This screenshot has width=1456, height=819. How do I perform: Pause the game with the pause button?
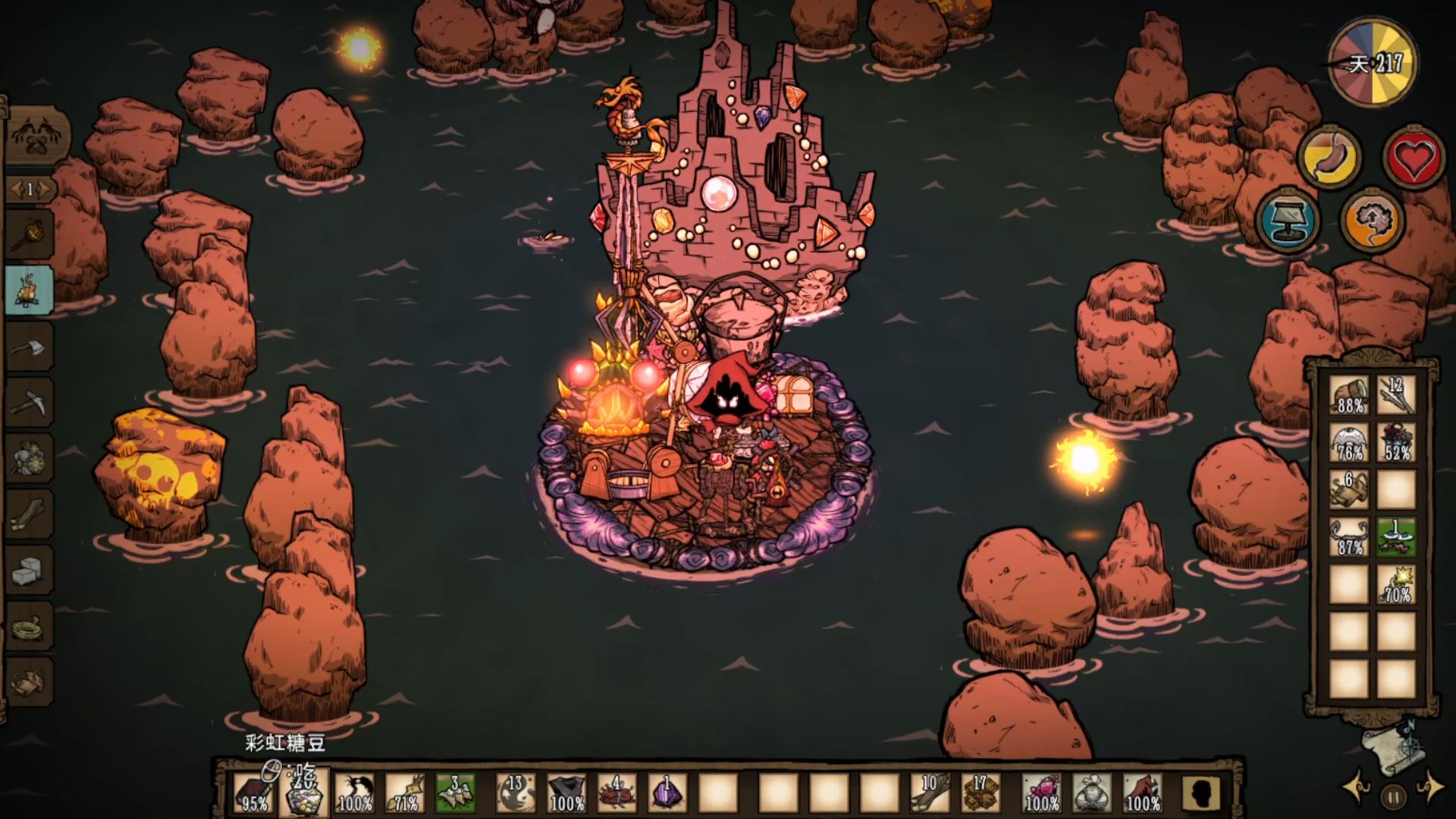click(1393, 796)
